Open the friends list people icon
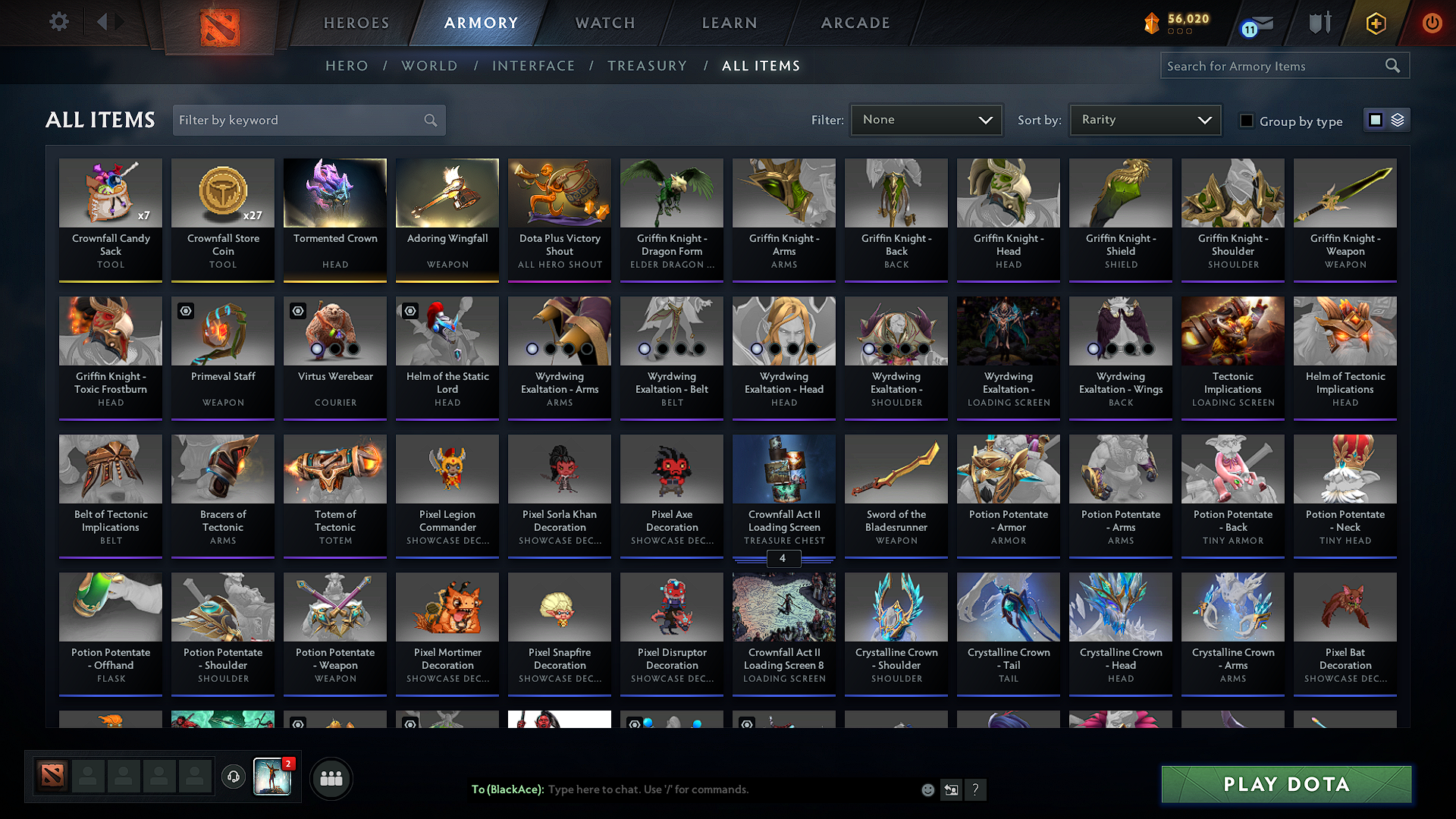The image size is (1456, 819). [x=331, y=777]
